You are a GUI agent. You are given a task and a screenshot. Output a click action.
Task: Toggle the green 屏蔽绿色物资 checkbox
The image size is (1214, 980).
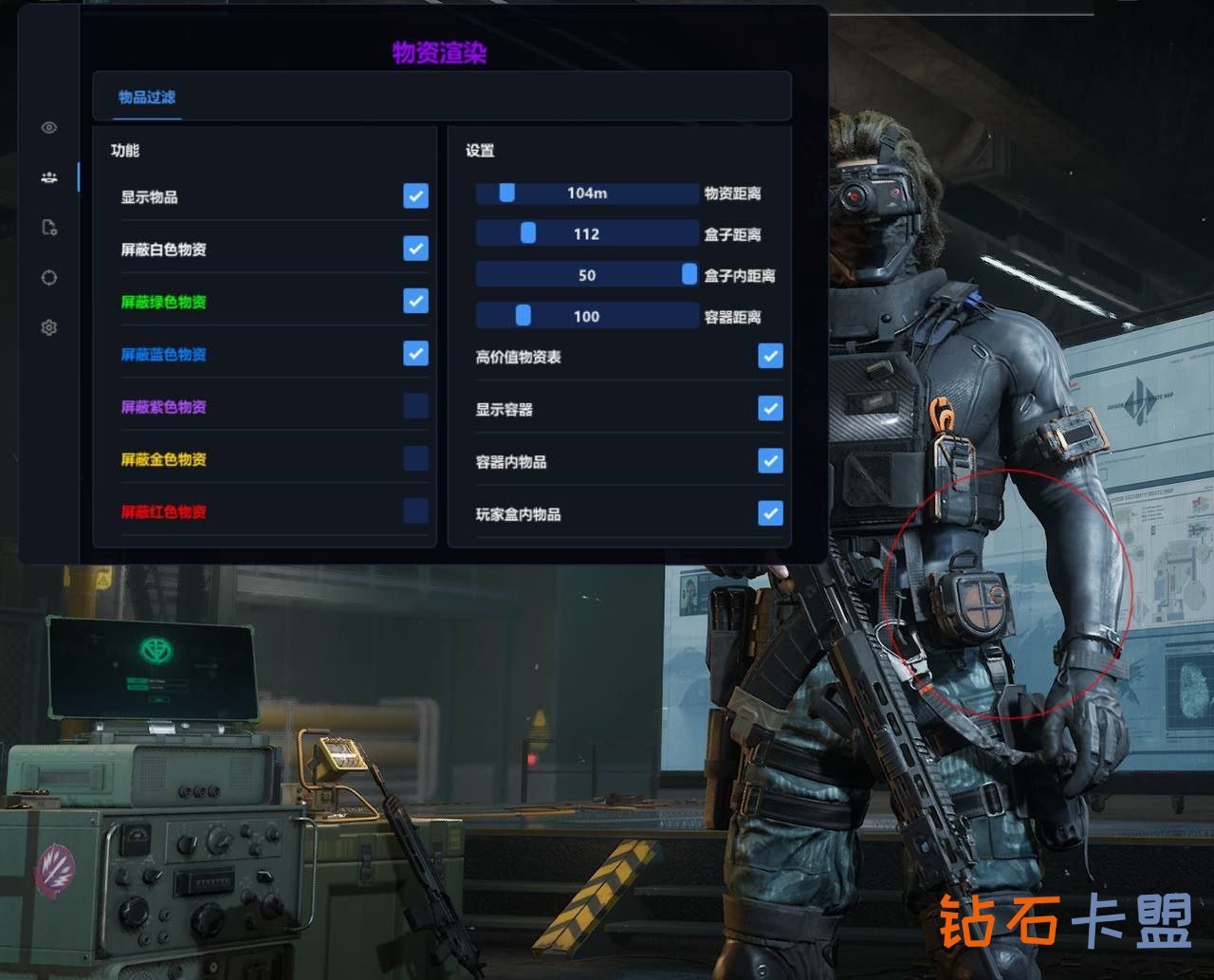415,301
